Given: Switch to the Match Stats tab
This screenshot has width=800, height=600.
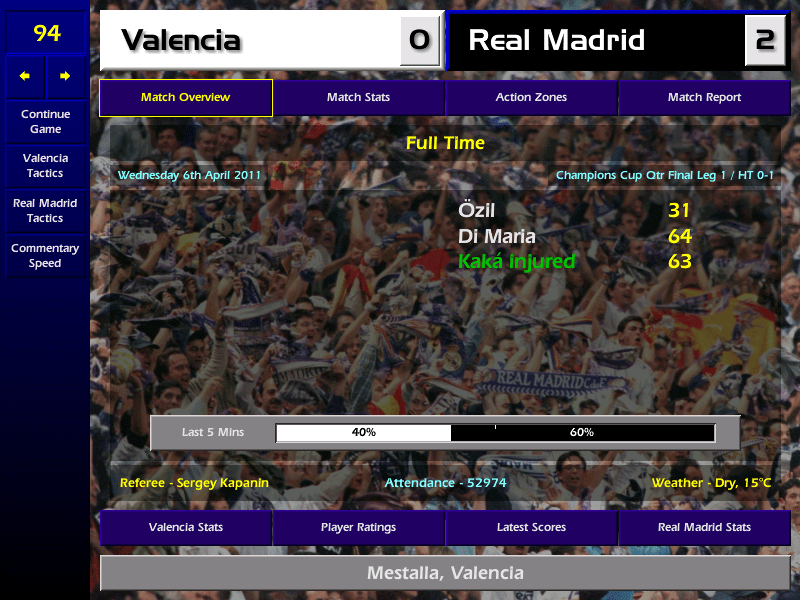Looking at the screenshot, I should pyautogui.click(x=358, y=97).
